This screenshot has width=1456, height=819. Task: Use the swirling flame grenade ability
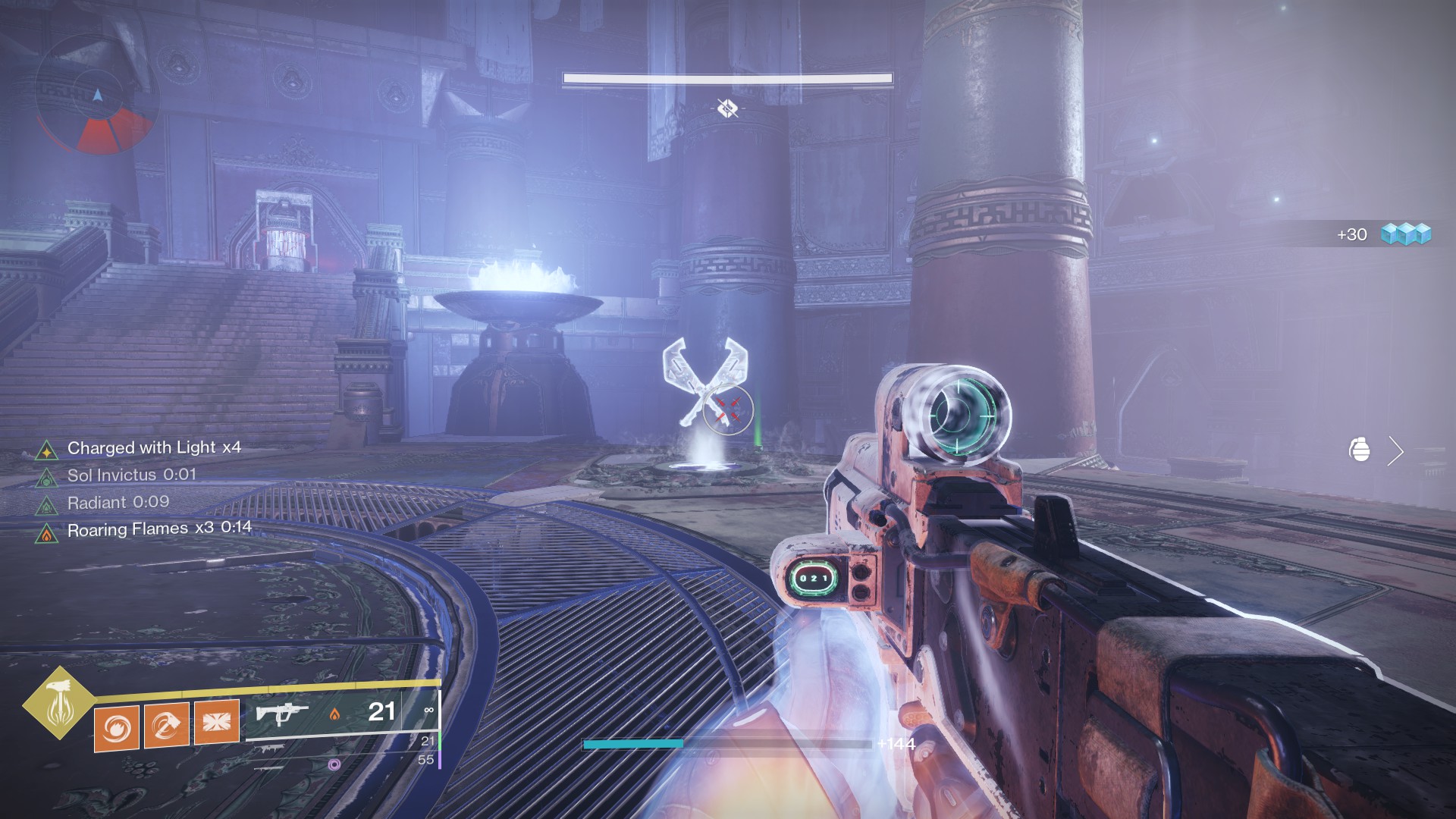coord(117,727)
